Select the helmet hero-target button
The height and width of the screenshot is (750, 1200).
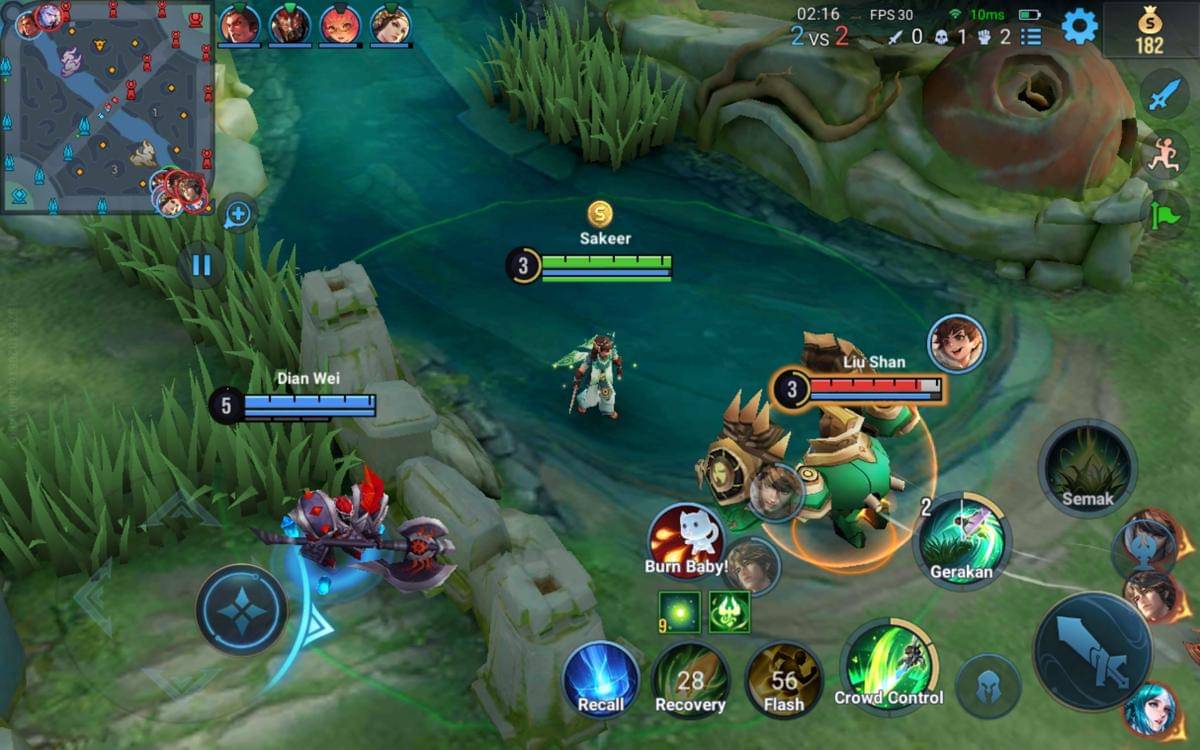coord(988,686)
